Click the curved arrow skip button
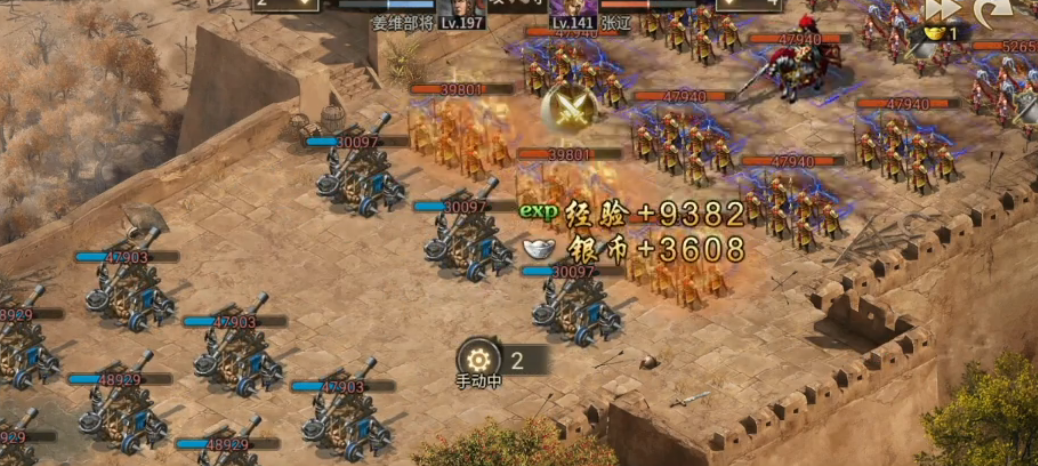 tap(992, 10)
